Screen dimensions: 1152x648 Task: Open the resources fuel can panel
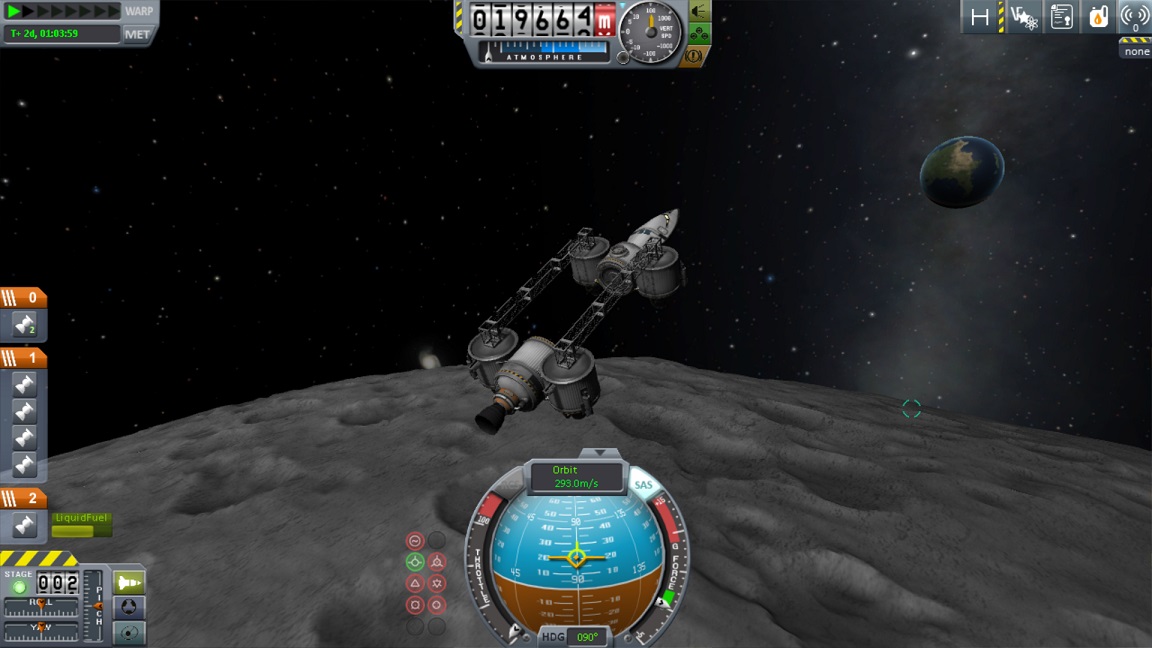1098,17
